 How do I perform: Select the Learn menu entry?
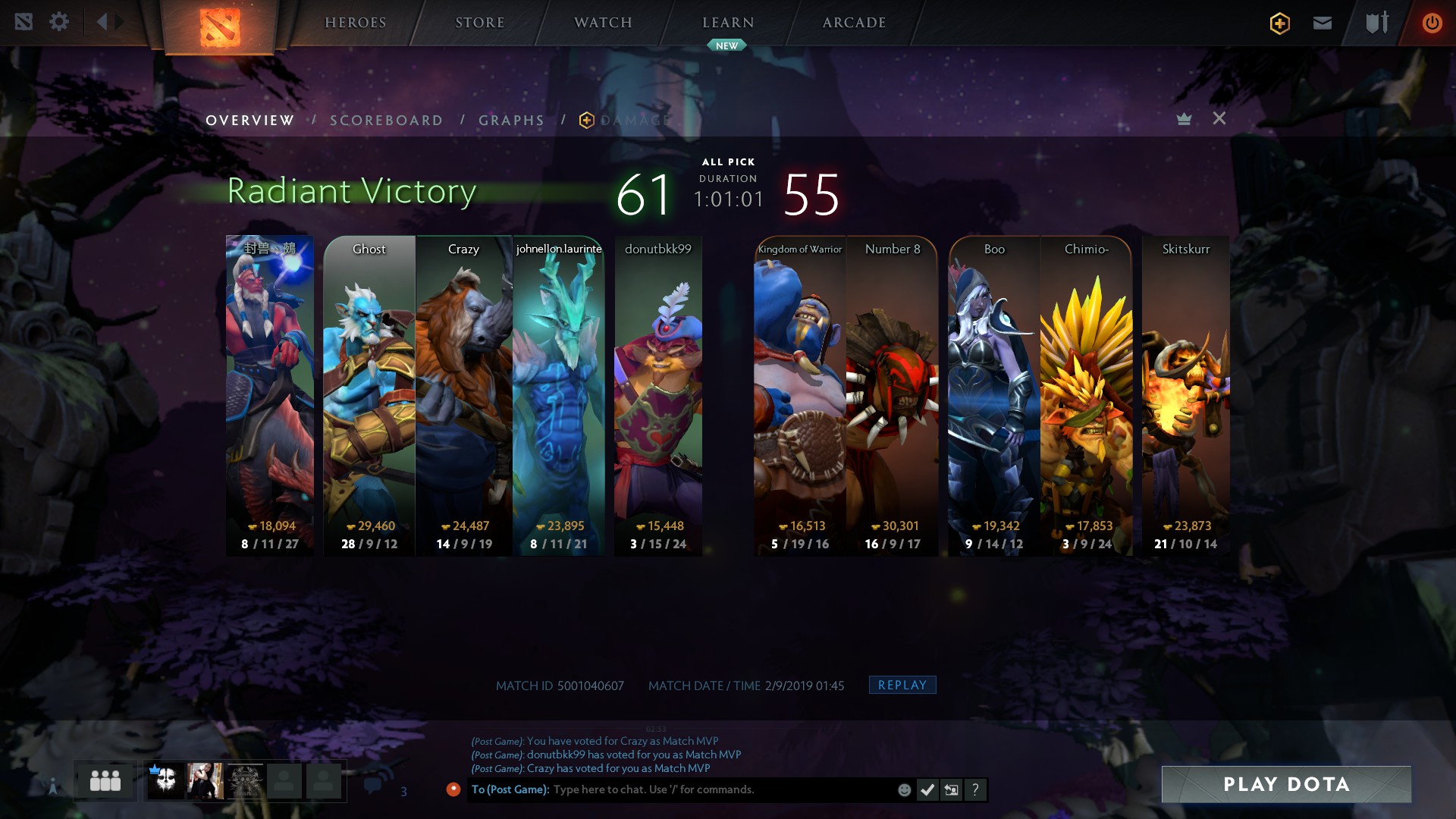[727, 23]
